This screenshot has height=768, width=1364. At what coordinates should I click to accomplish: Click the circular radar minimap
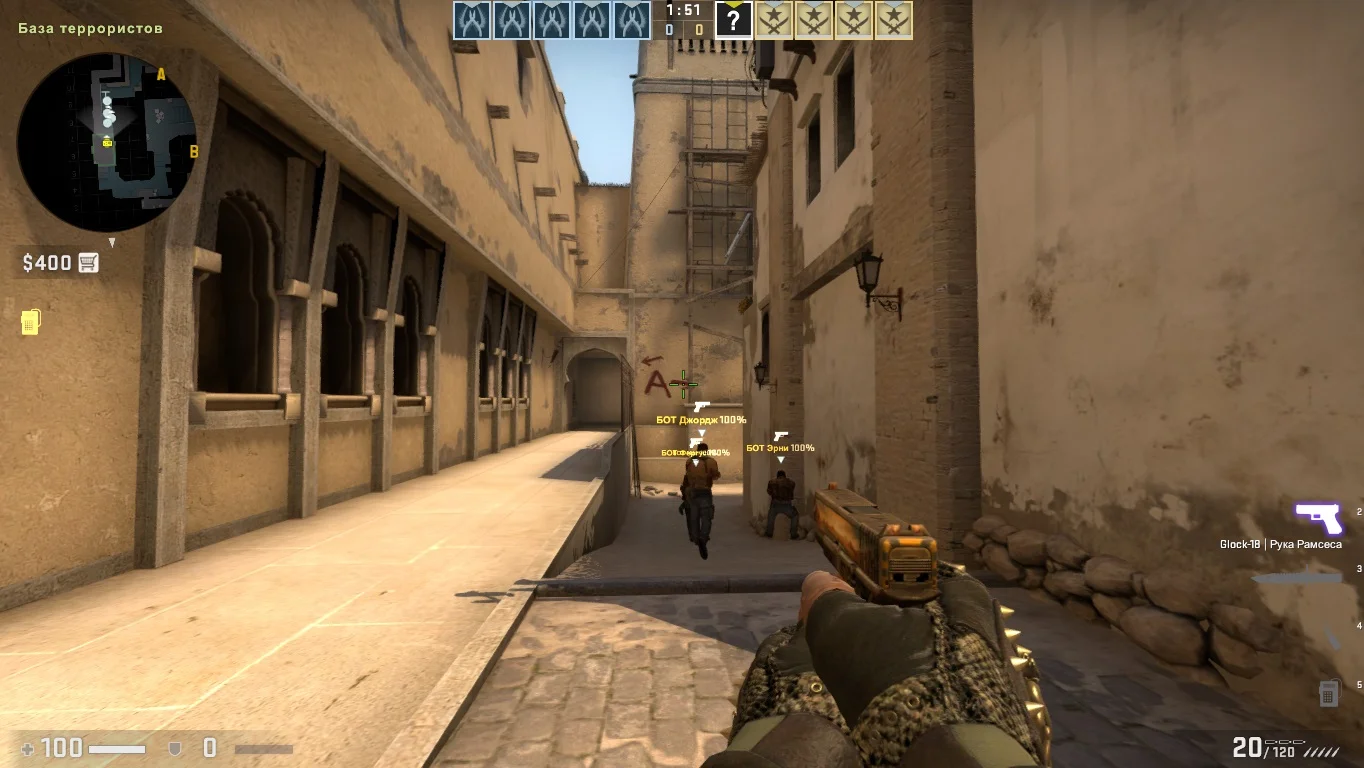(x=107, y=142)
